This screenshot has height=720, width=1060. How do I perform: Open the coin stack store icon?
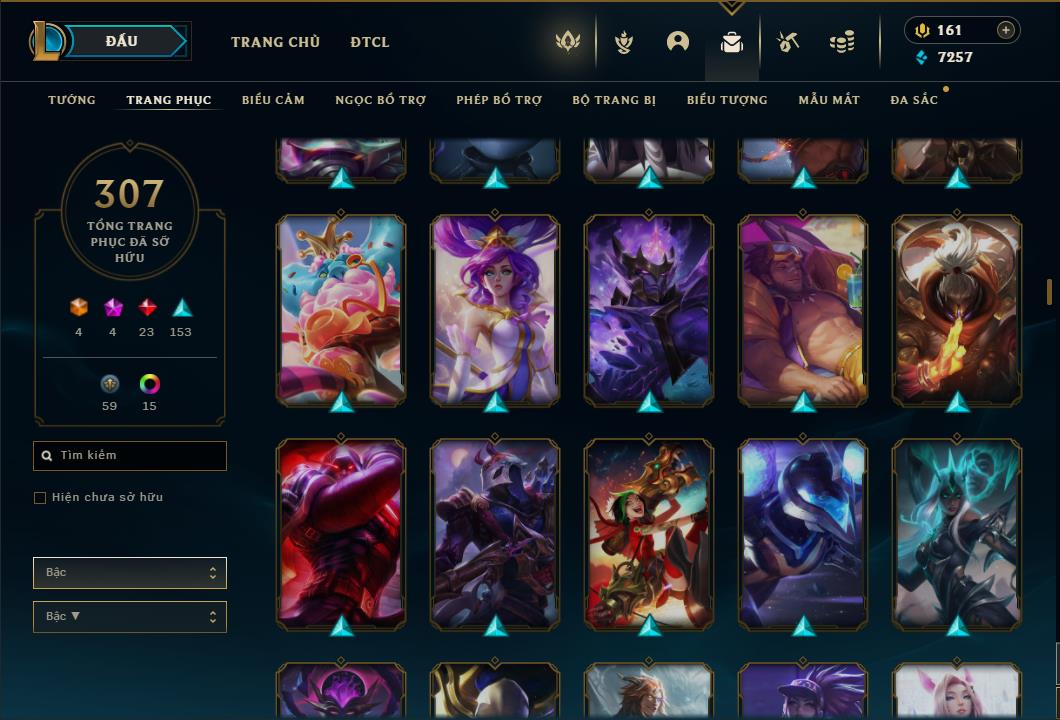coord(842,42)
